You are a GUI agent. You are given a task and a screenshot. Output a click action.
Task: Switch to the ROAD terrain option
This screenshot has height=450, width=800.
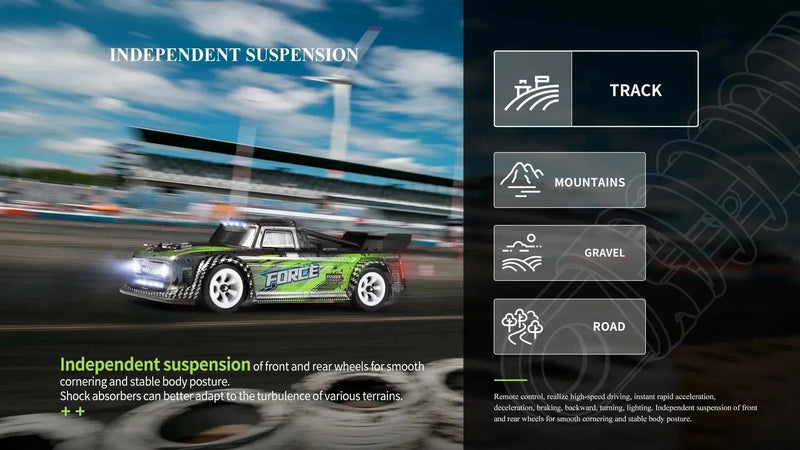[570, 326]
